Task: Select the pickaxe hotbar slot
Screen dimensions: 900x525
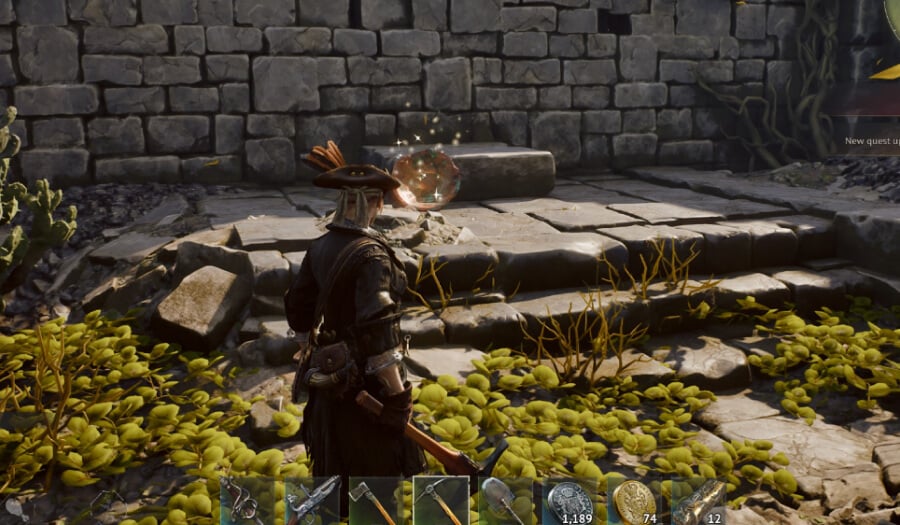Action: [x=440, y=500]
